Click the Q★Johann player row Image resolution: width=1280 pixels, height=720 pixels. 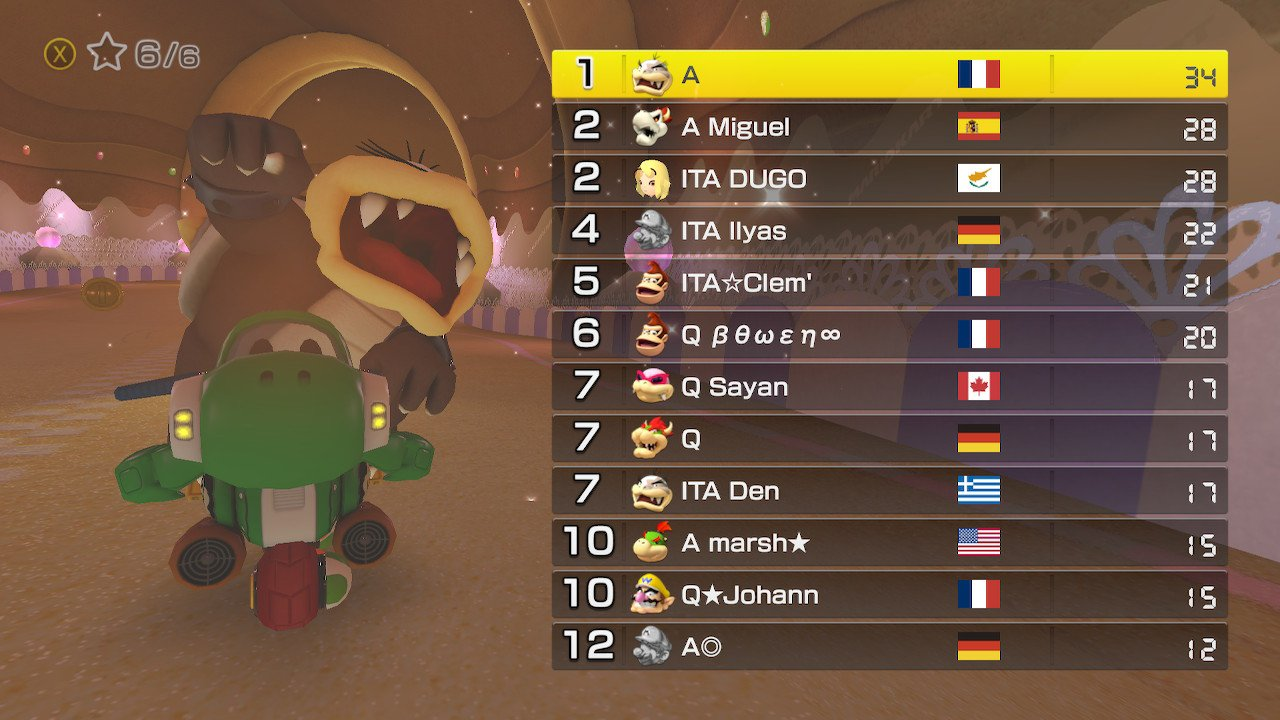889,595
